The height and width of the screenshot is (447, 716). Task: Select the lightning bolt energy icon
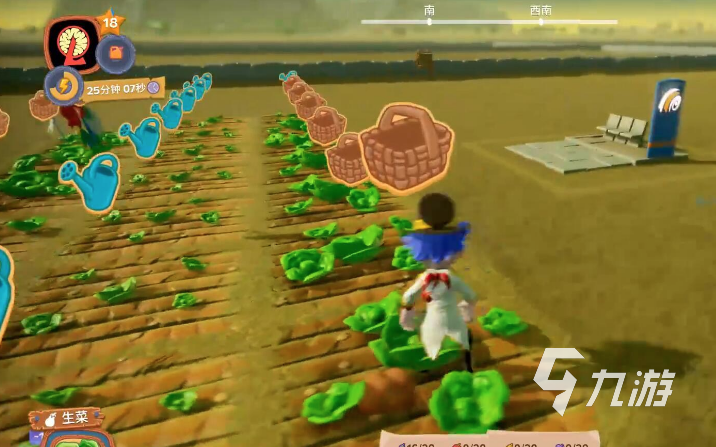pyautogui.click(x=64, y=87)
